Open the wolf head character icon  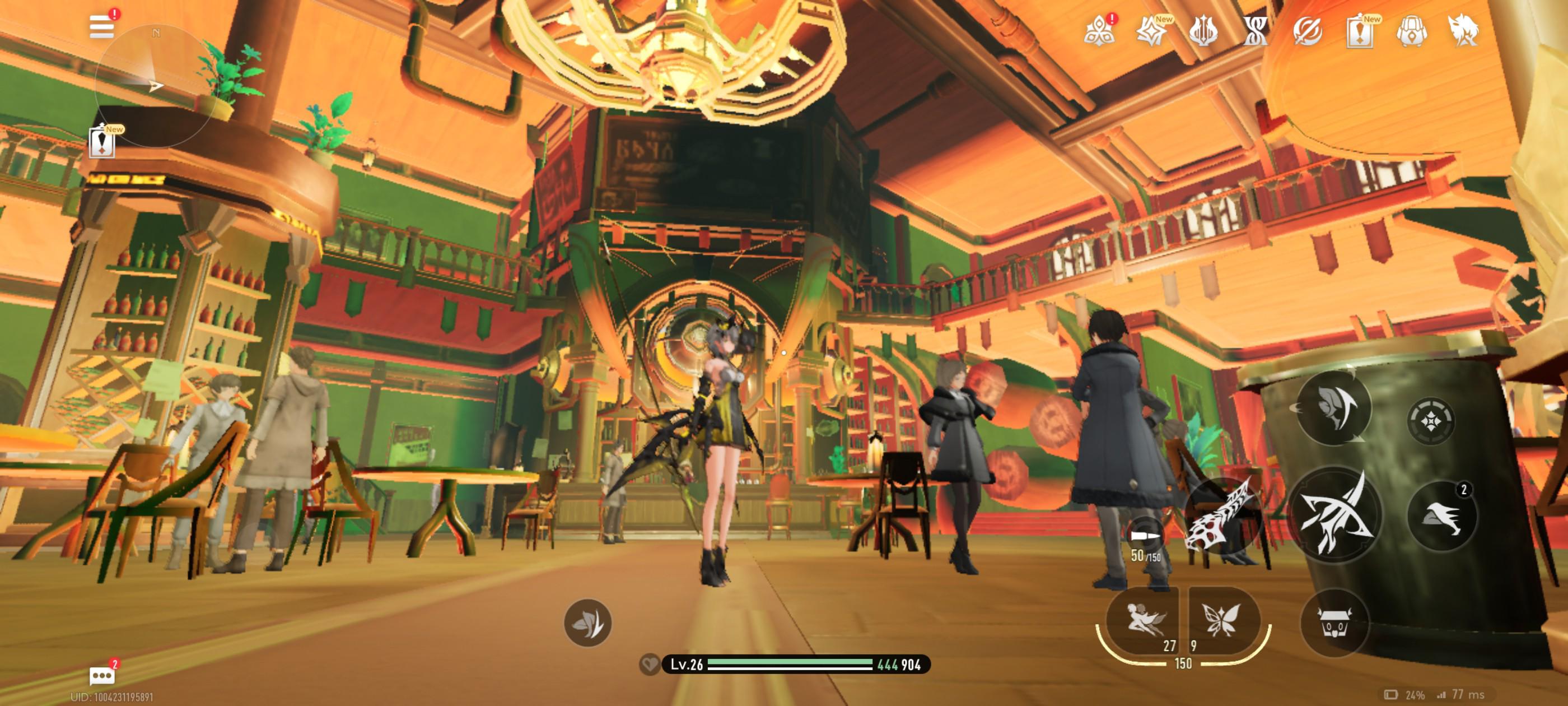point(1463,31)
